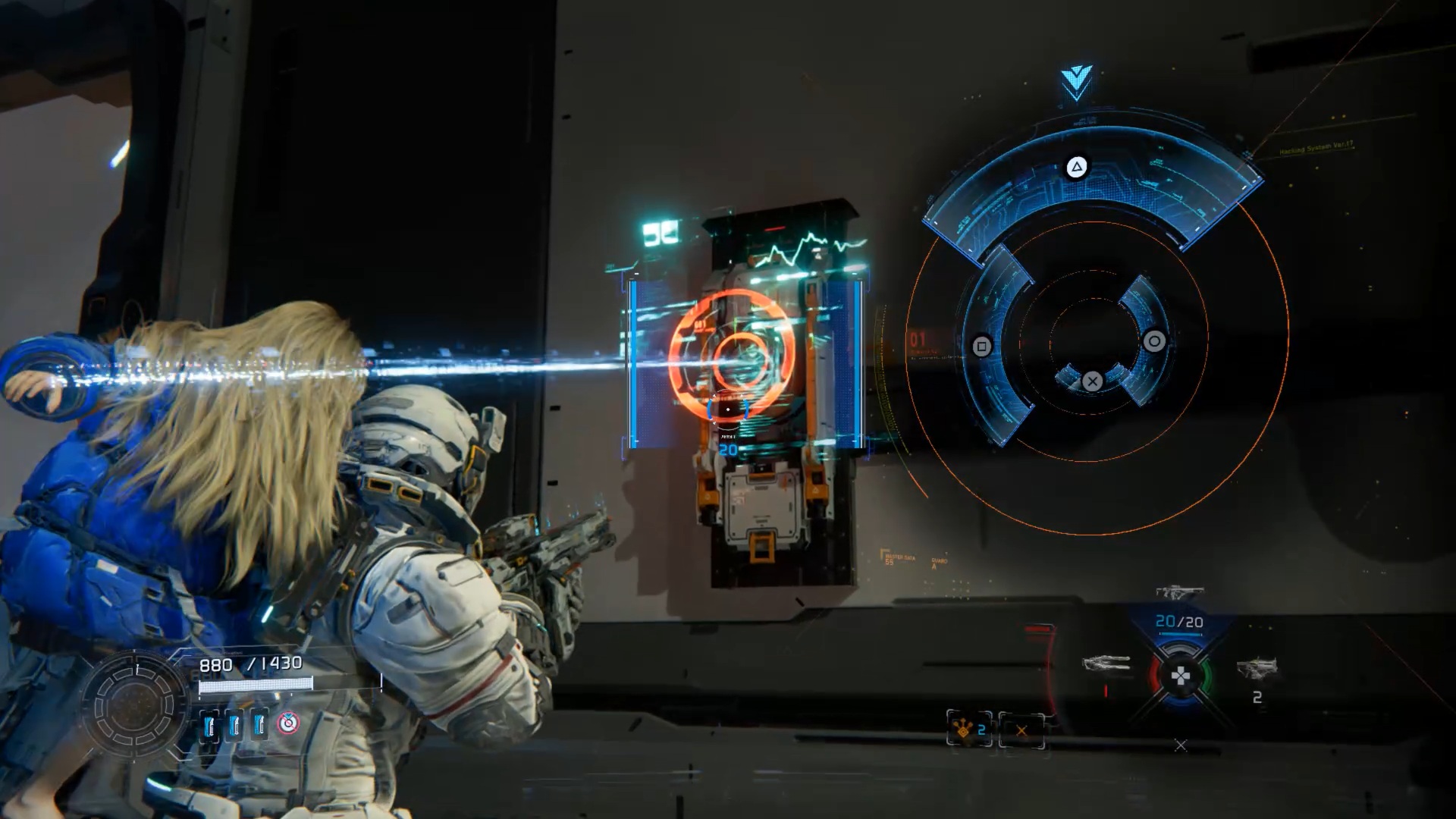Select the weapon in slot 1
This screenshot has width=1456, height=819.
coord(1106,665)
